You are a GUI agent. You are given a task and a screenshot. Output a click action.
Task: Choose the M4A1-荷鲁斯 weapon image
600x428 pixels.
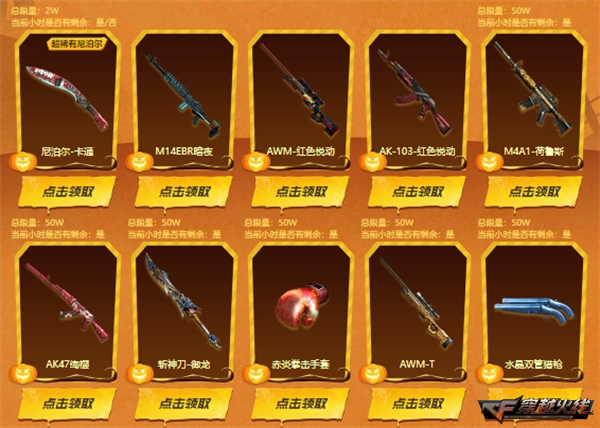[532, 90]
